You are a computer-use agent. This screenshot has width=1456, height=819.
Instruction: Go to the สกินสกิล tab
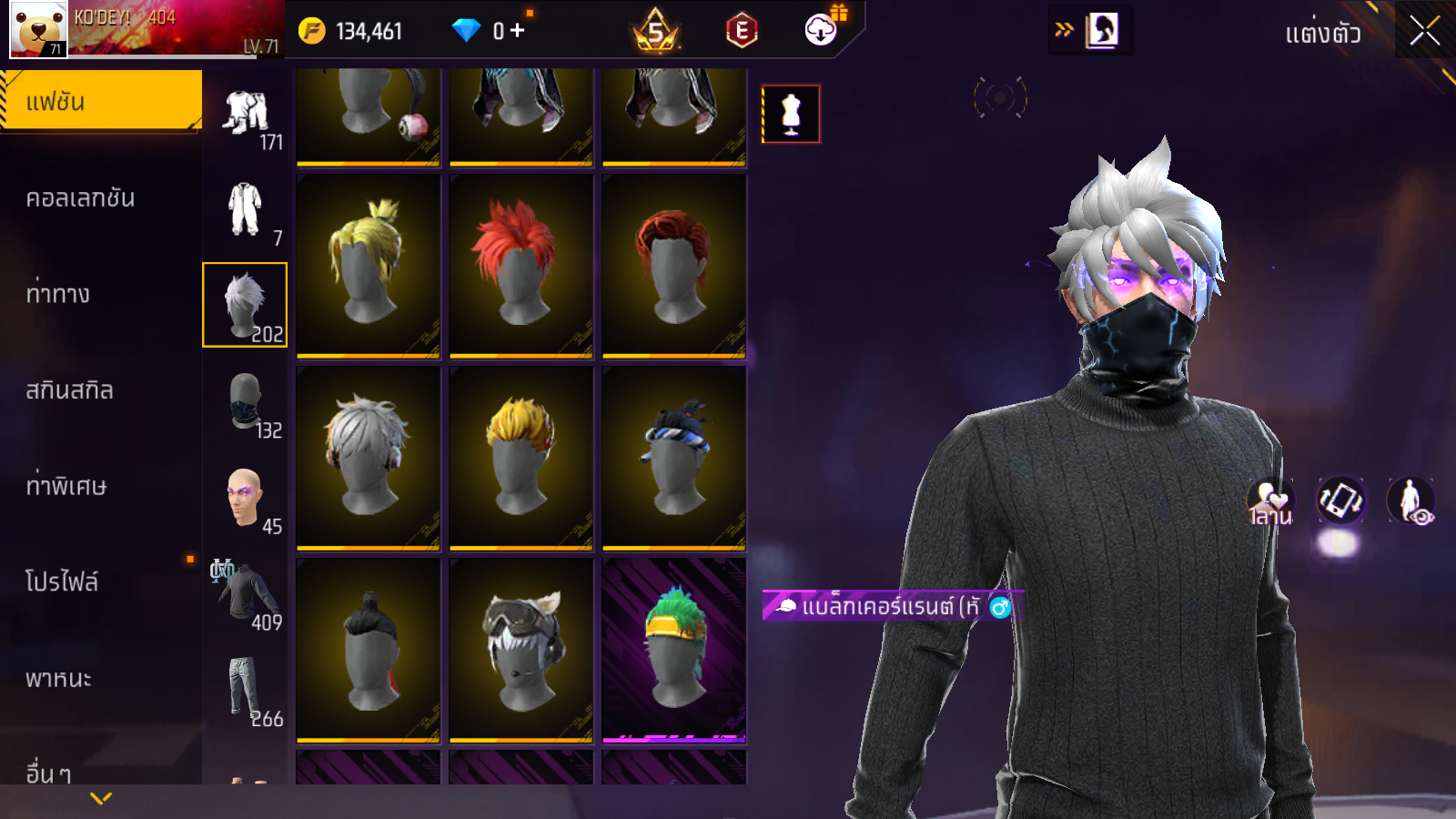(70, 390)
